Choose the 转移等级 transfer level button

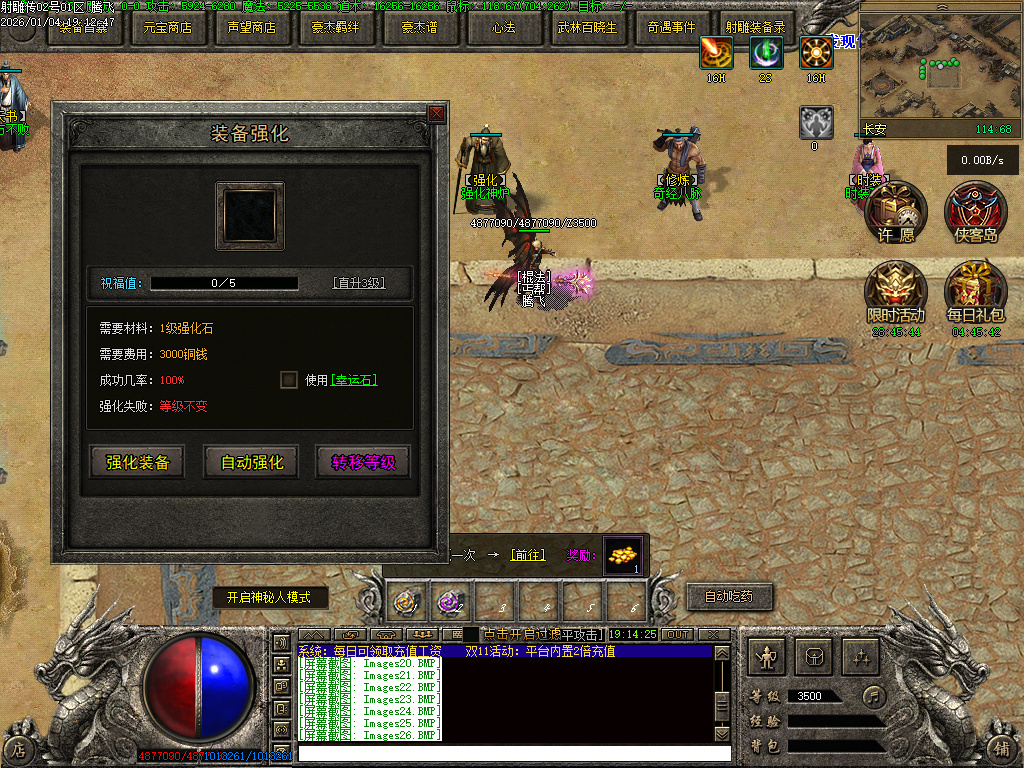coord(363,462)
